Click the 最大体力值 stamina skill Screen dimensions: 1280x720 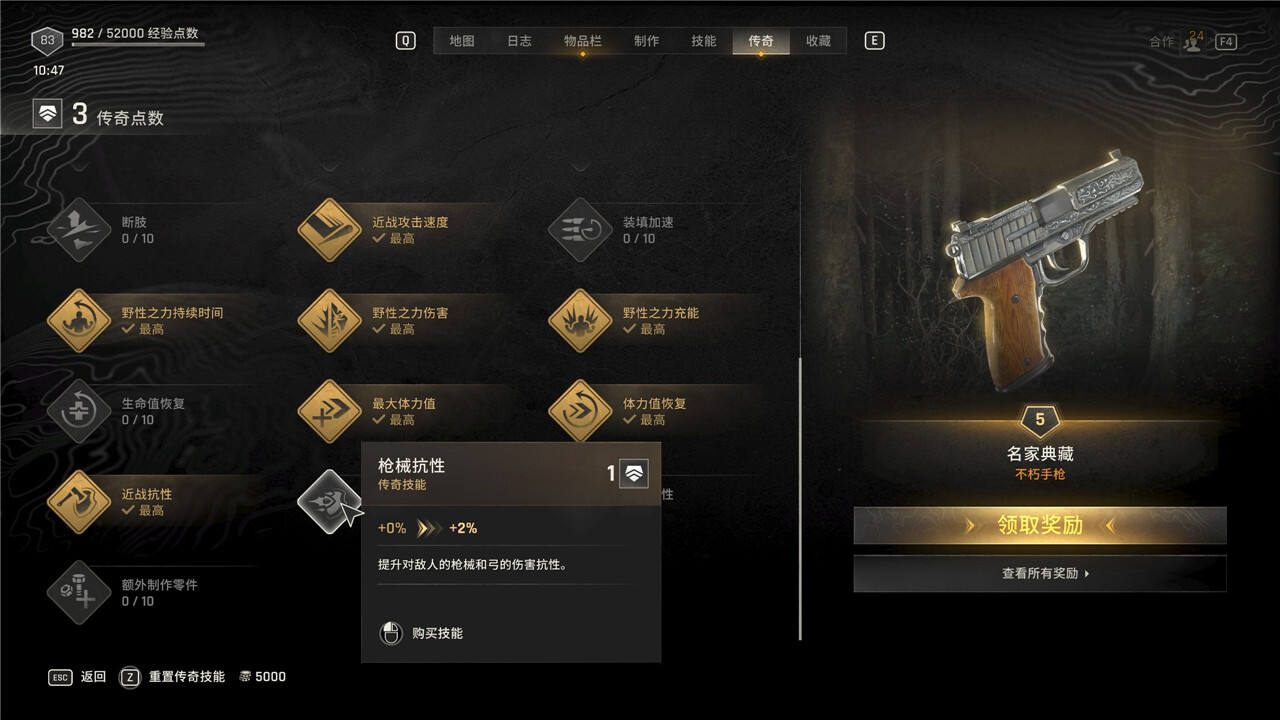[329, 411]
